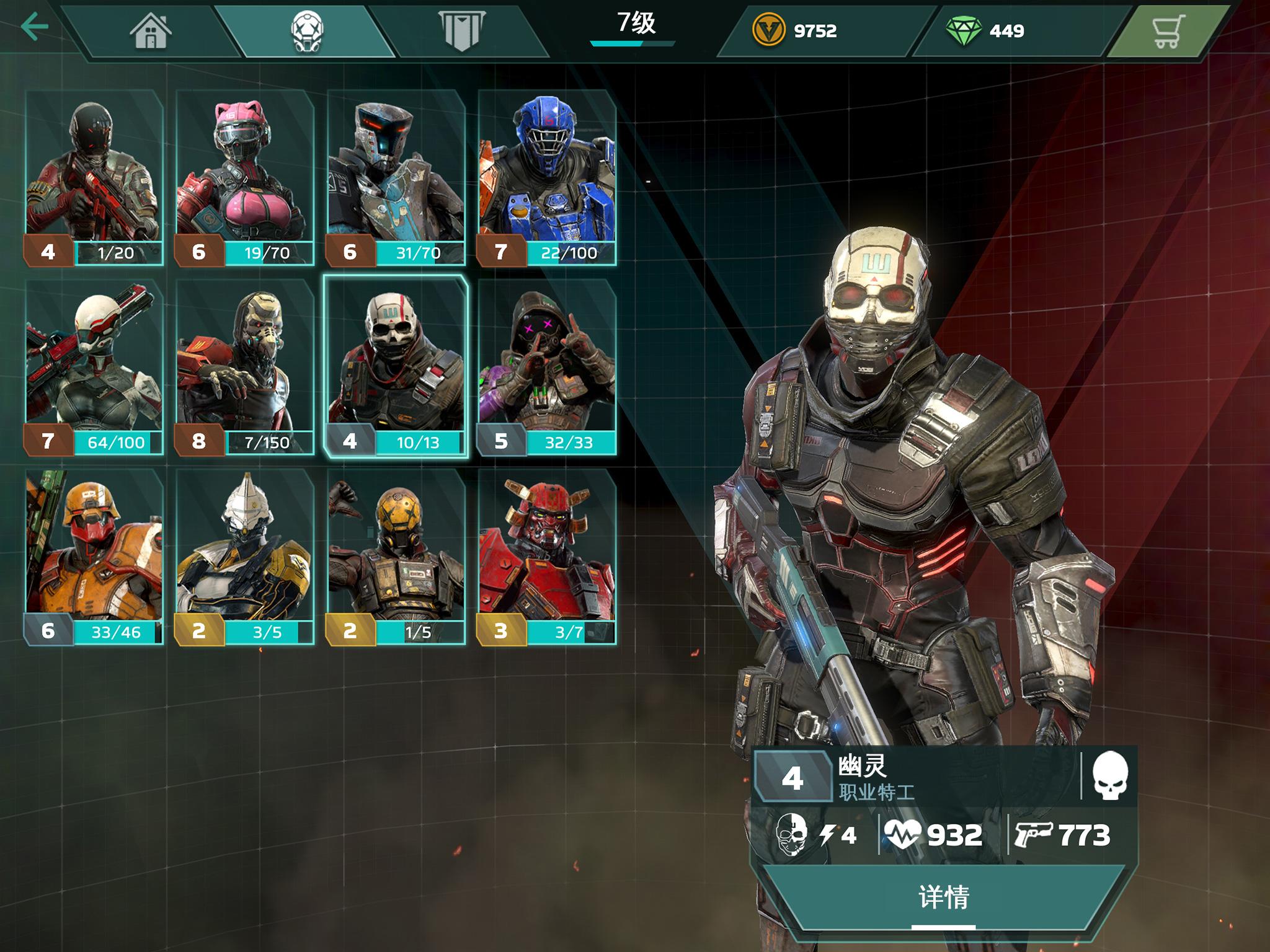Viewport: 1270px width, 952px height.
Task: Switch to the heroes mask tab
Action: tap(306, 30)
